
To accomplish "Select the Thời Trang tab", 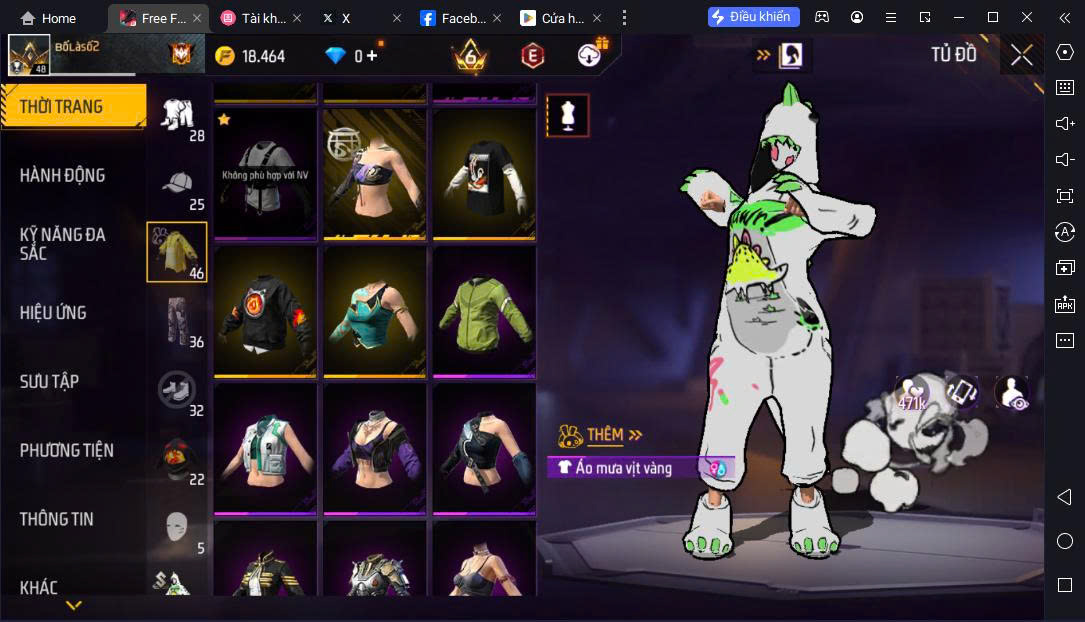I will pos(61,106).
